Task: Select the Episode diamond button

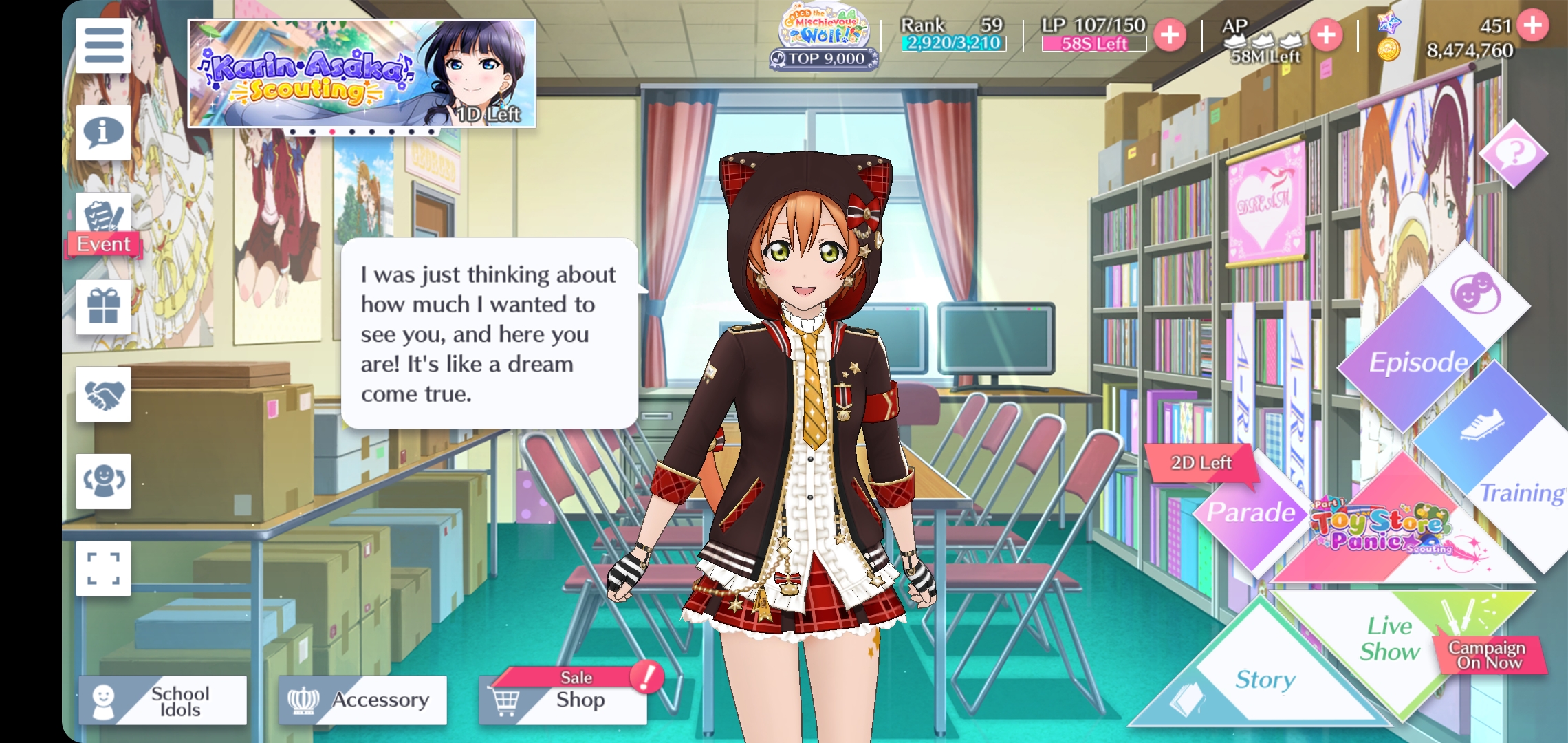Action: pos(1417,361)
